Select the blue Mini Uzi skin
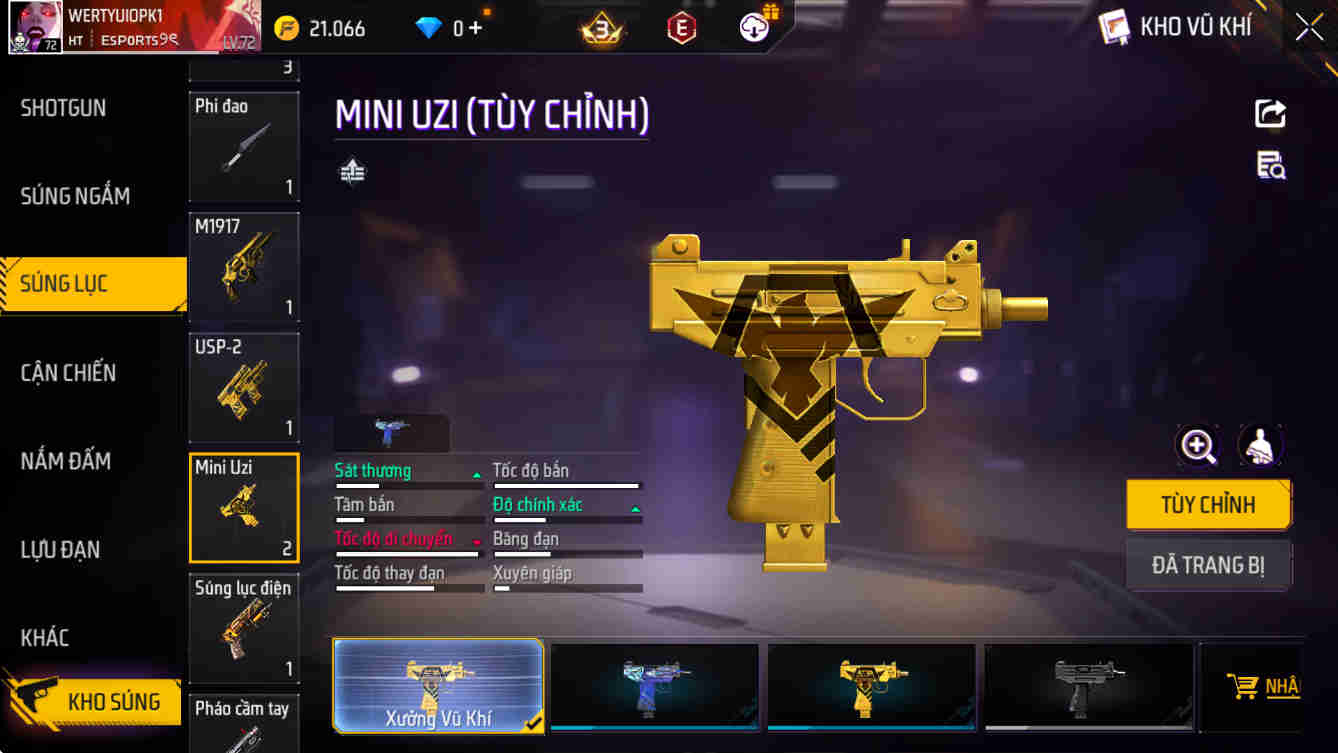The width and height of the screenshot is (1338, 753). tap(654, 686)
